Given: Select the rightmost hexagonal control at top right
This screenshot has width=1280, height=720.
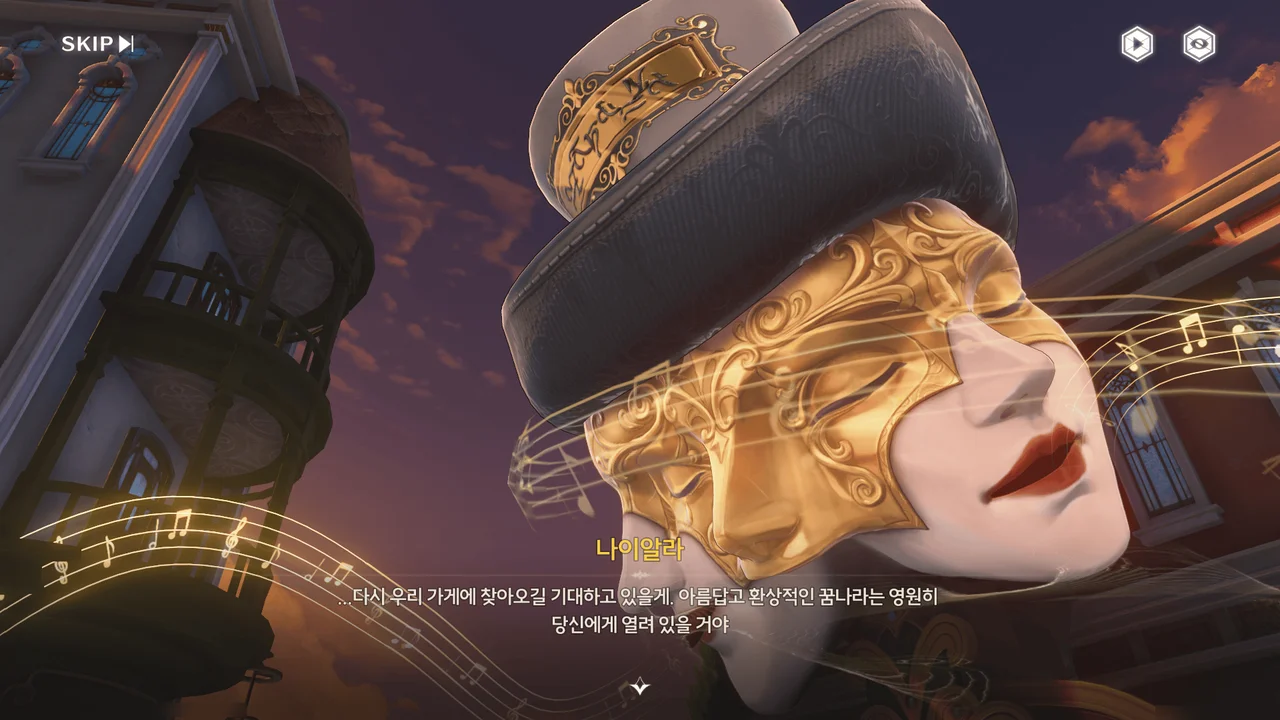Looking at the screenshot, I should 1197,44.
